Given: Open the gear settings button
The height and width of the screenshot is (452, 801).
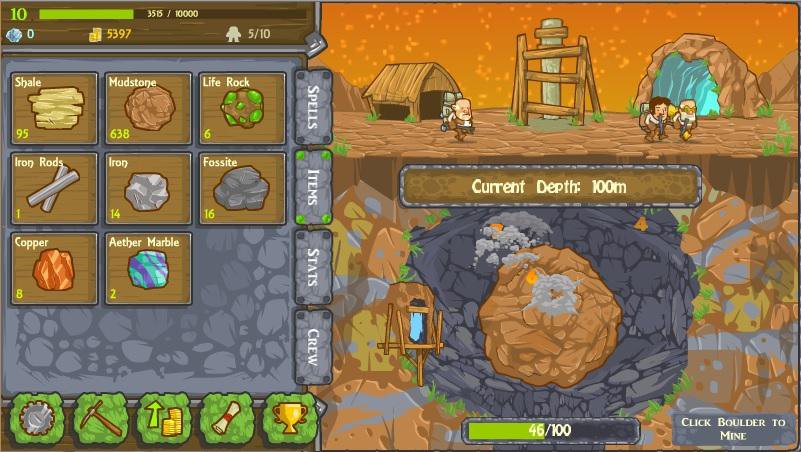Looking at the screenshot, I should tap(38, 417).
